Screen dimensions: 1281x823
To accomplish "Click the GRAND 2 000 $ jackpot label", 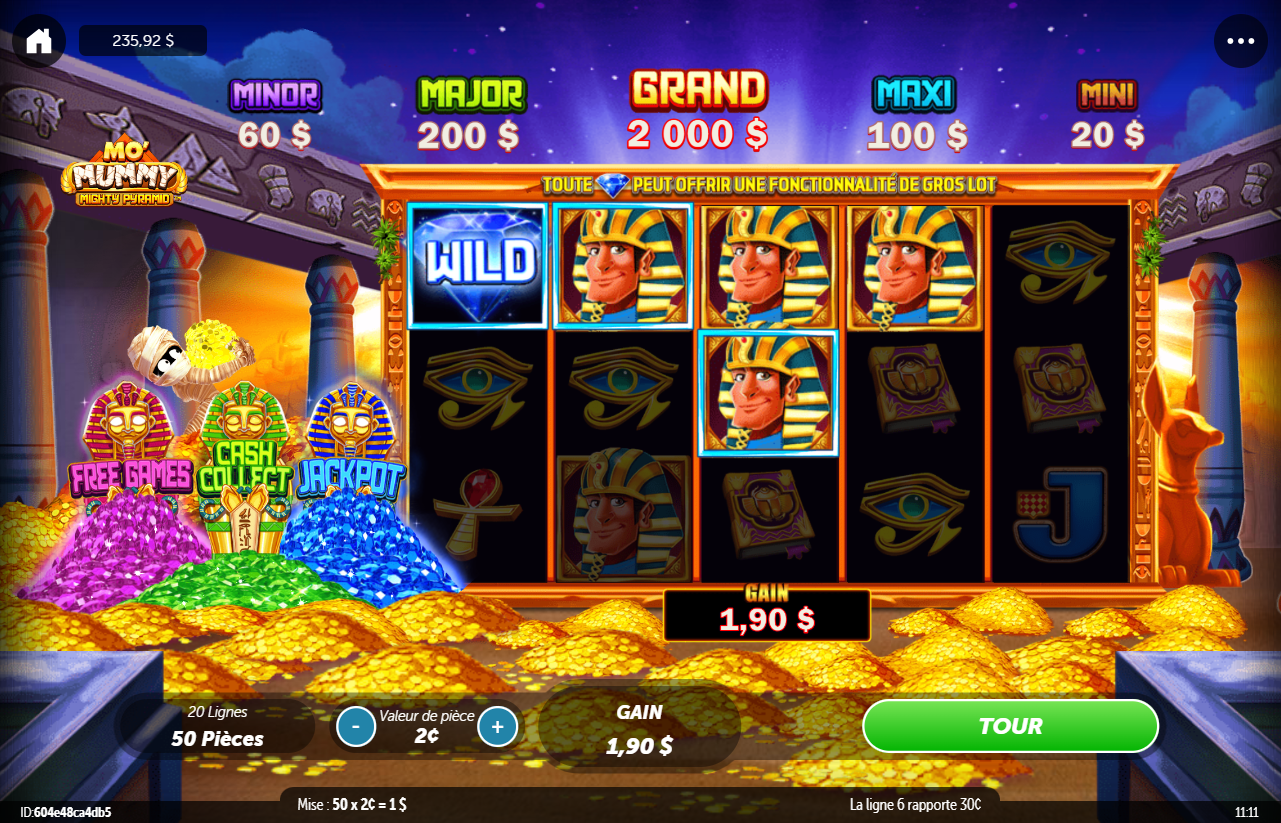I will tap(697, 110).
